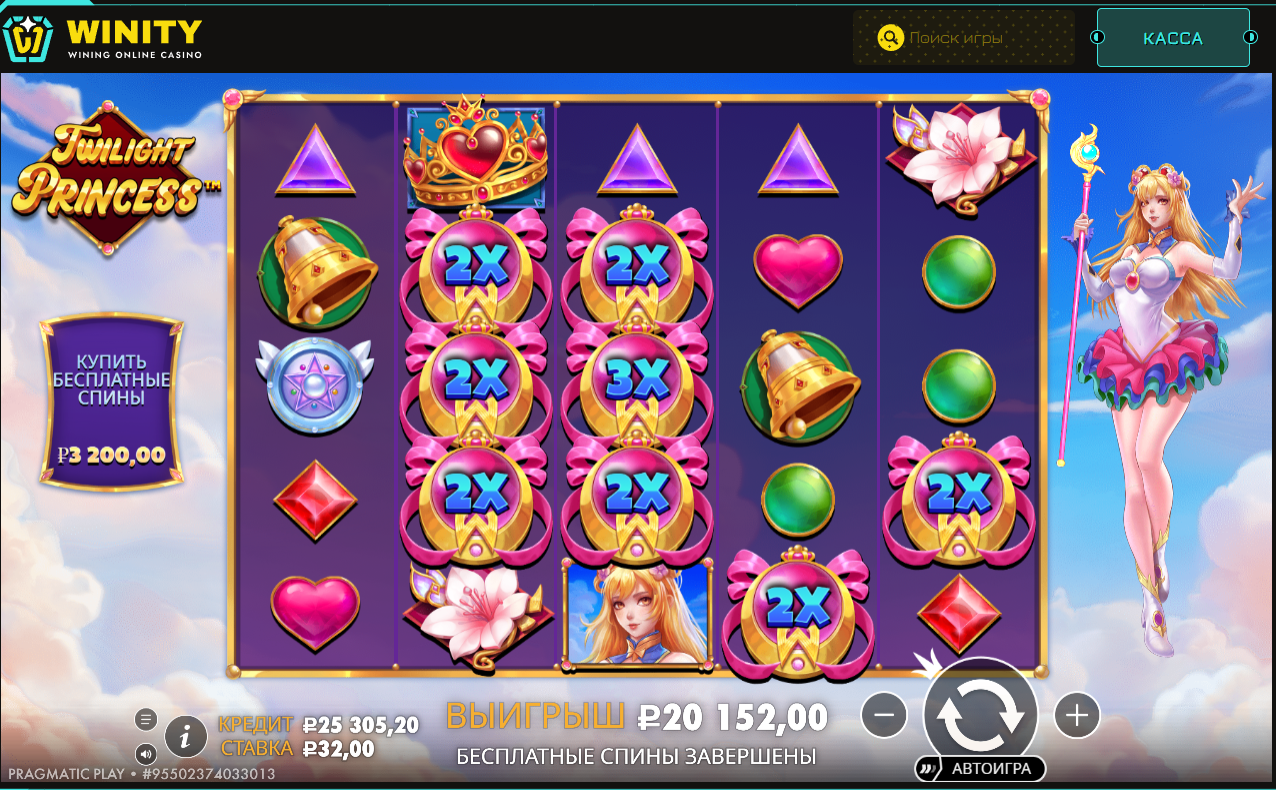Click the Поиск игры search field
The image size is (1276, 790).
[x=963, y=38]
